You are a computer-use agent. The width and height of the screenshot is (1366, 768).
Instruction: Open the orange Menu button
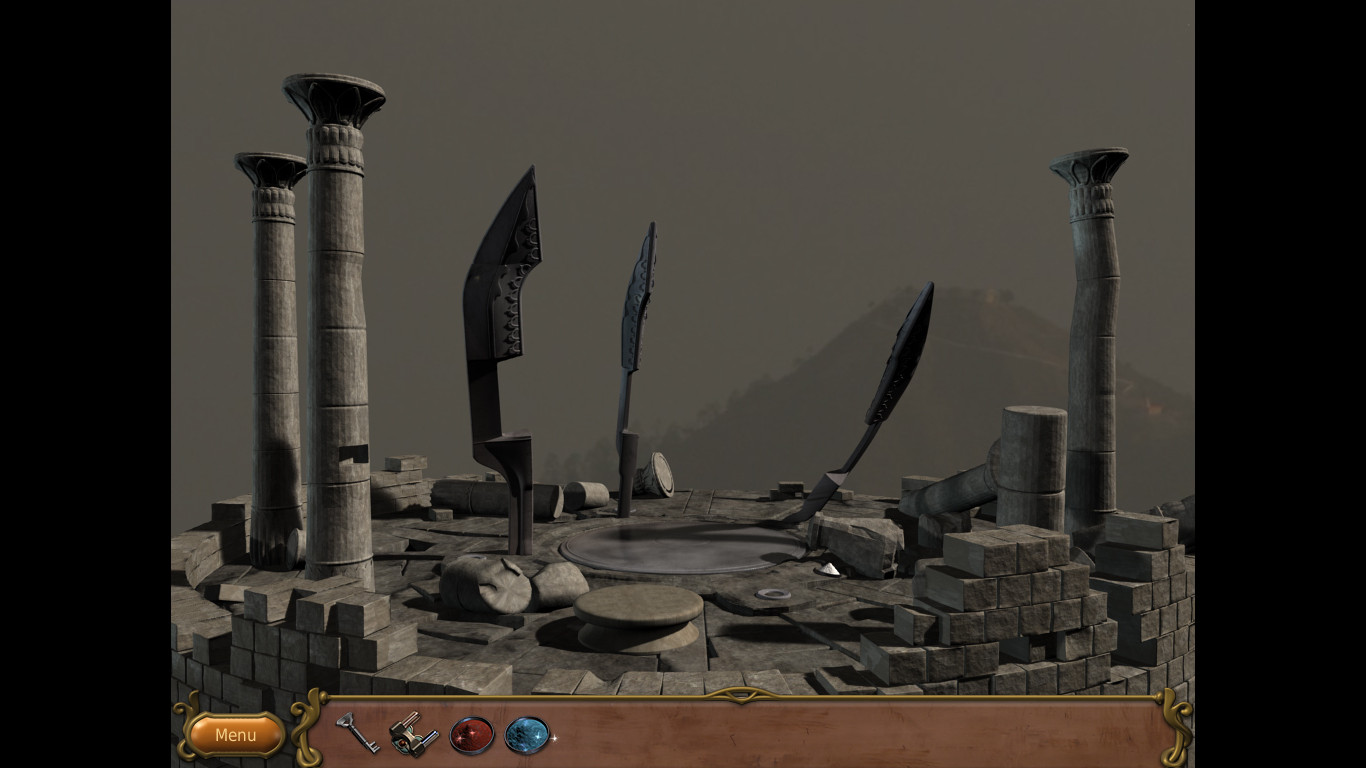[x=236, y=735]
